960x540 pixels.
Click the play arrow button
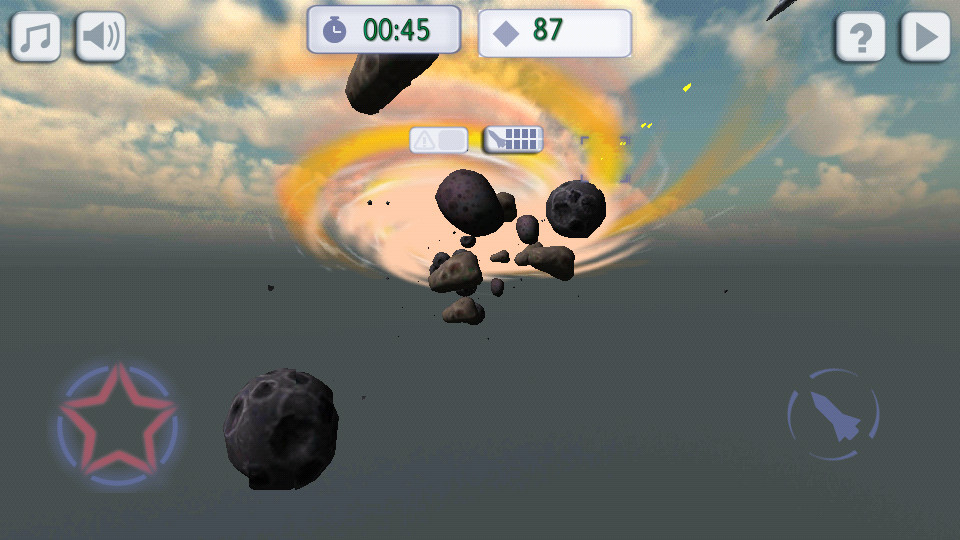pos(925,38)
